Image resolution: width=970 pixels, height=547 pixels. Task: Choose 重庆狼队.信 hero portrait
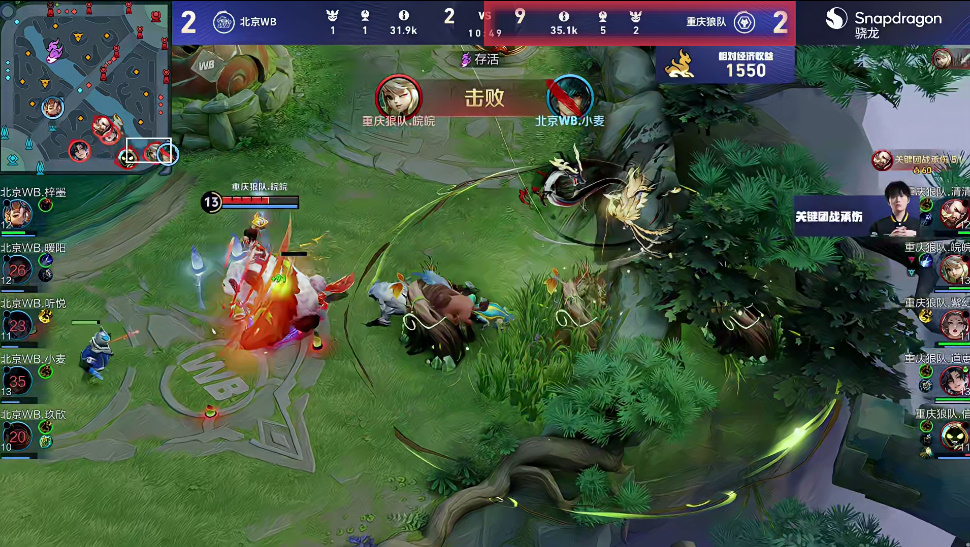[953, 435]
